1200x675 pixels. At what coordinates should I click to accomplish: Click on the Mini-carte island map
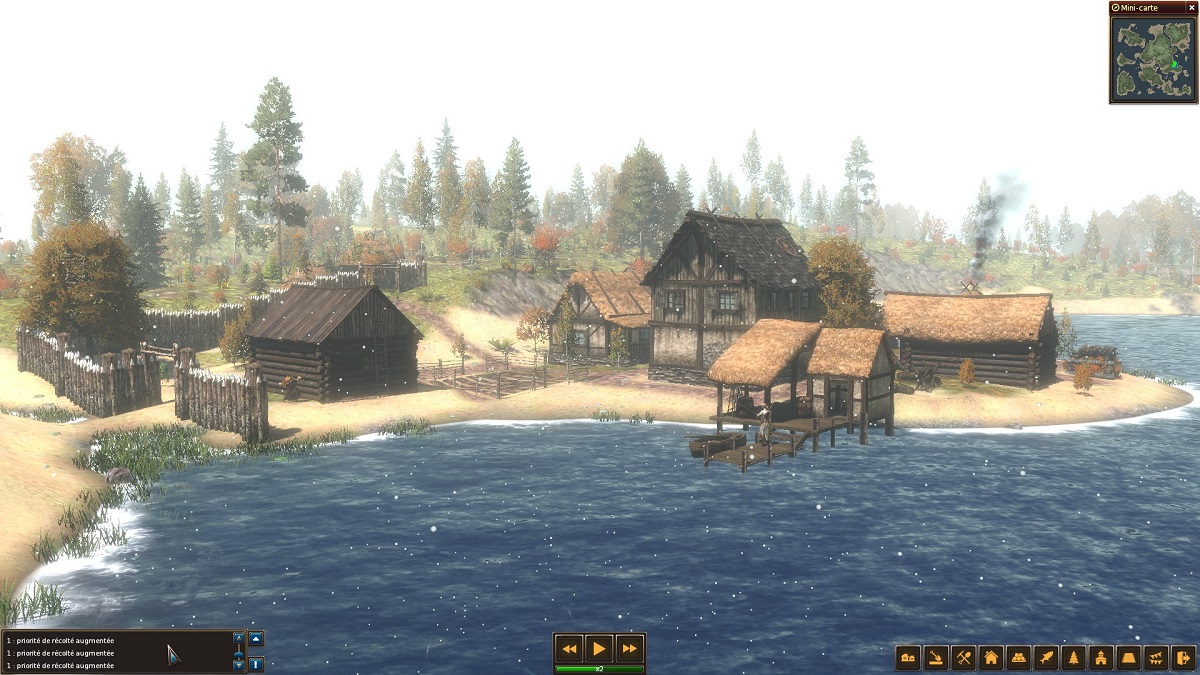tap(1152, 58)
